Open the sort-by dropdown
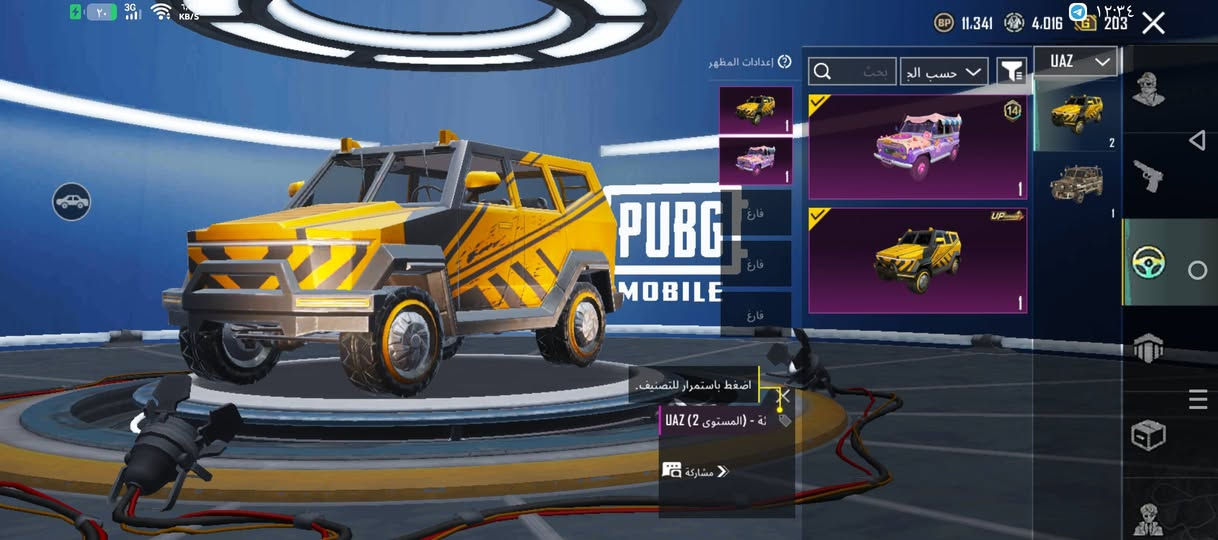This screenshot has height=540, width=1218. point(945,71)
